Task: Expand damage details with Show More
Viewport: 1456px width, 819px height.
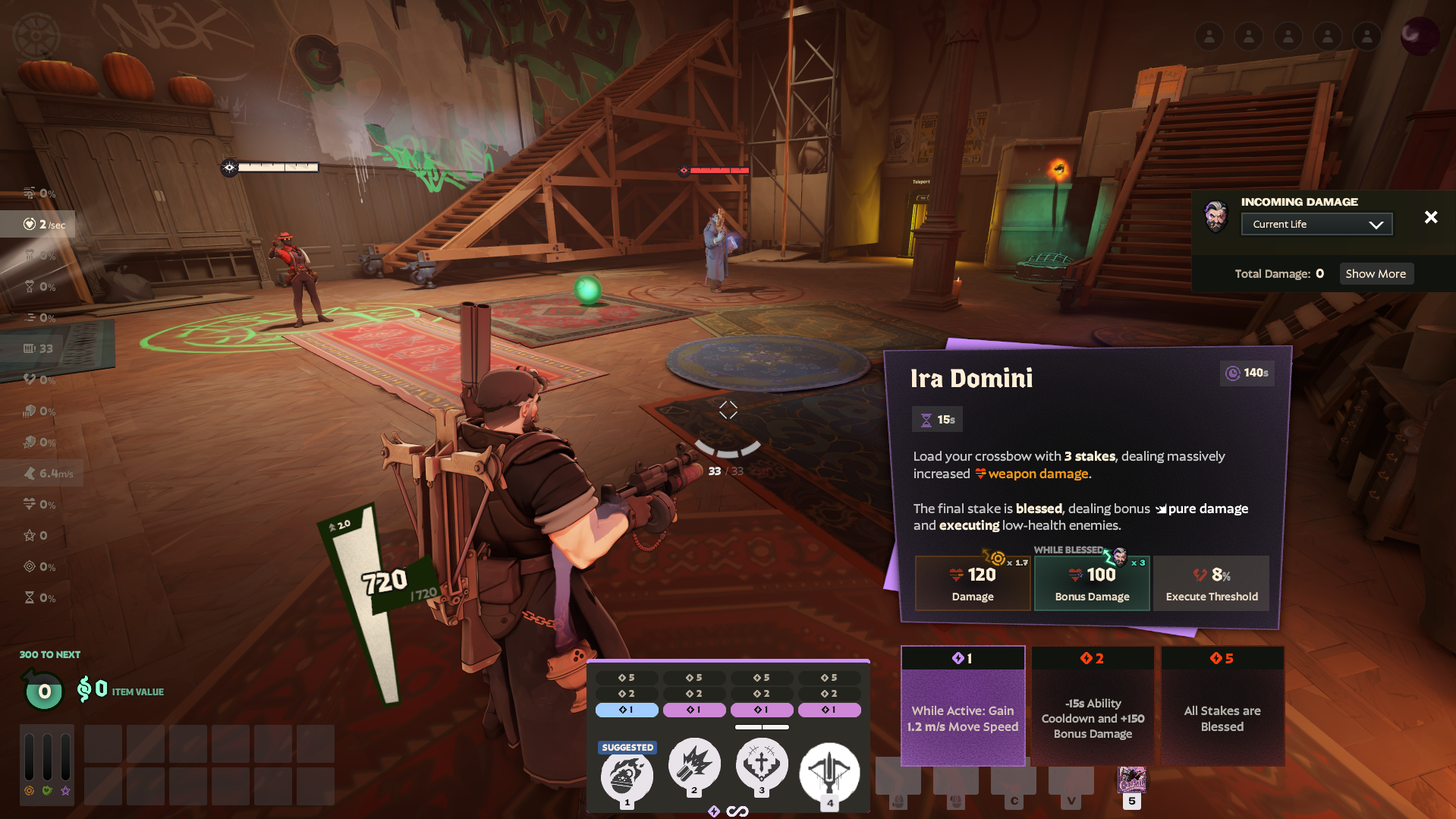Action: (1376, 273)
